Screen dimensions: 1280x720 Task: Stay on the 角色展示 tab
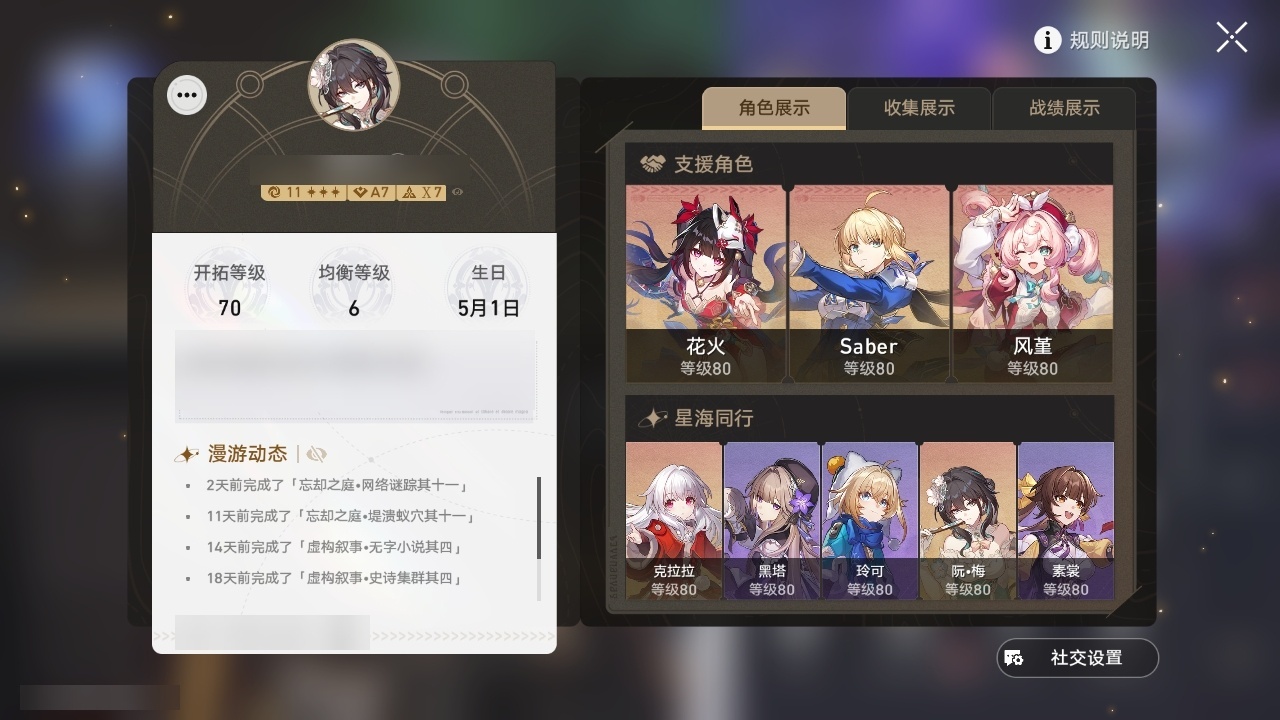click(774, 108)
